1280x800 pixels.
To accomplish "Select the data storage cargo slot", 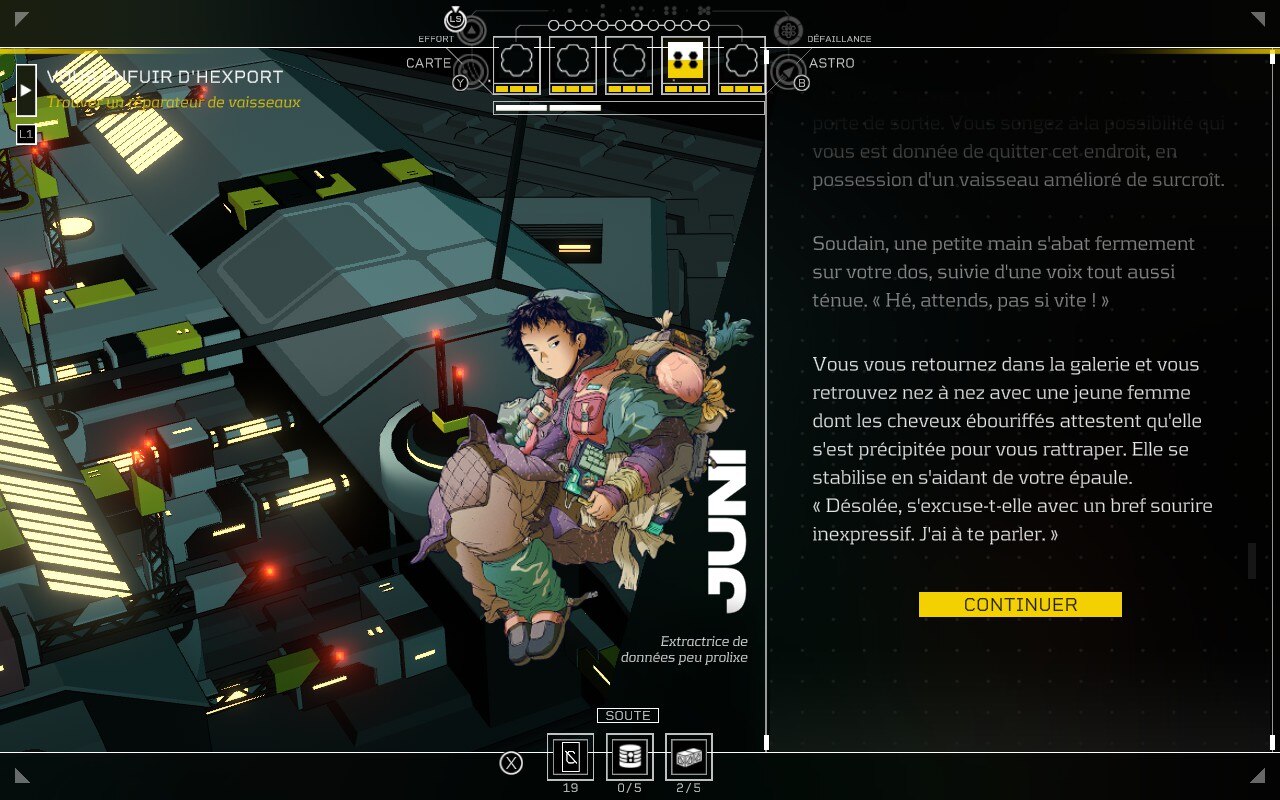I will (x=630, y=757).
